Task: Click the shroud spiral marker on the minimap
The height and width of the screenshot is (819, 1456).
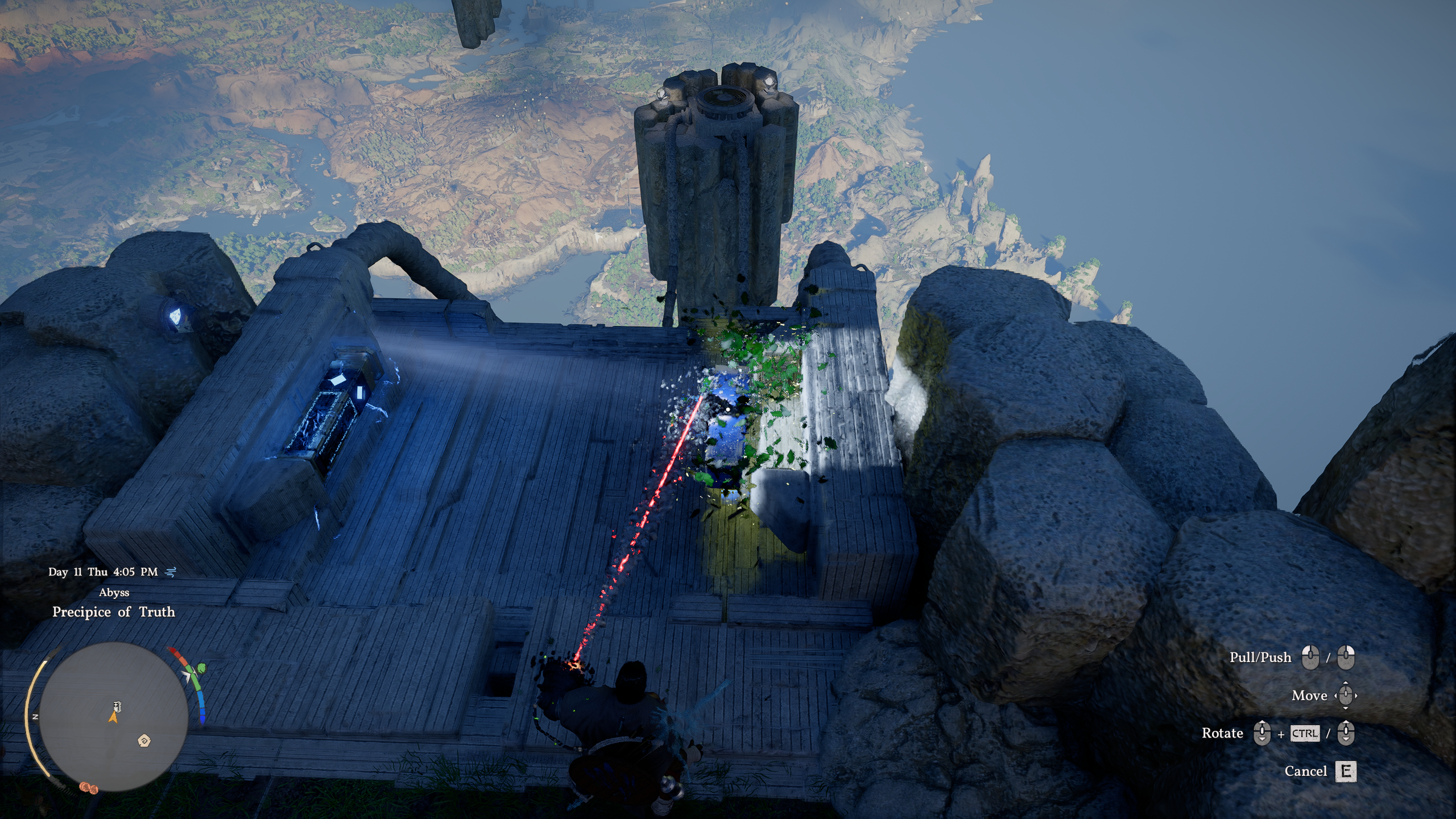Action: coord(144,741)
